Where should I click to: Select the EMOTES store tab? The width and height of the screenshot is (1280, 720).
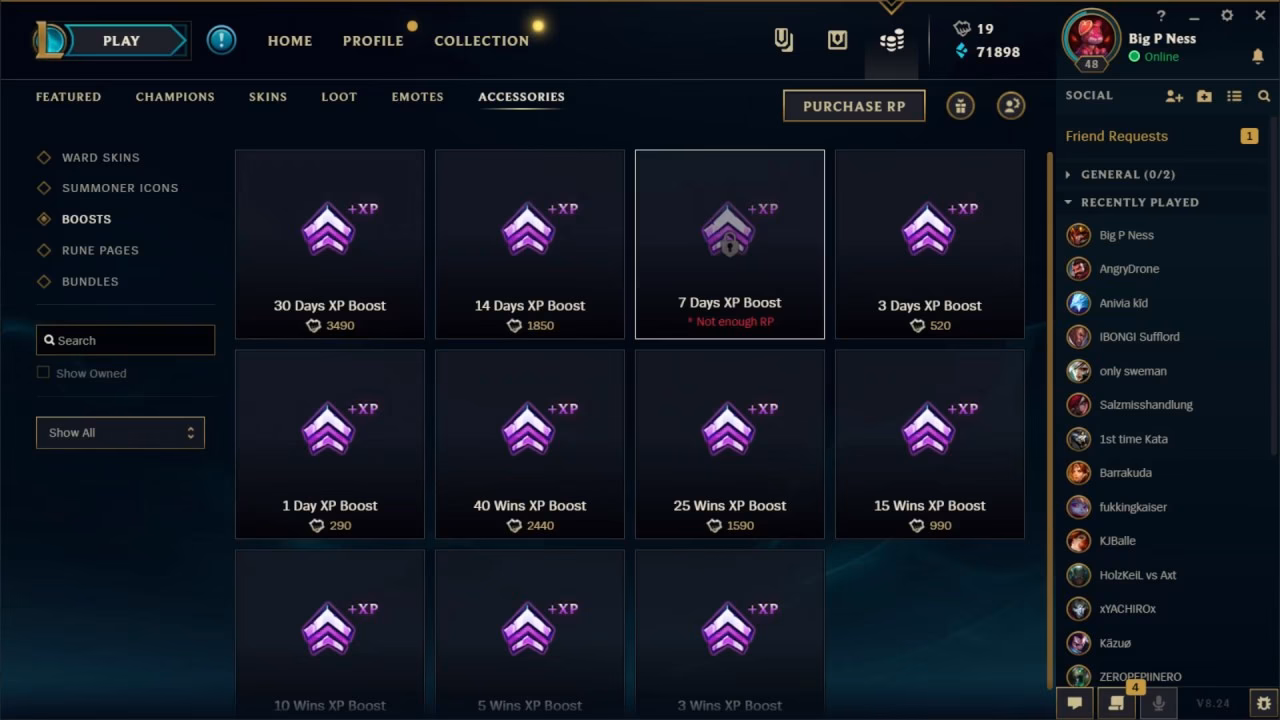click(417, 96)
